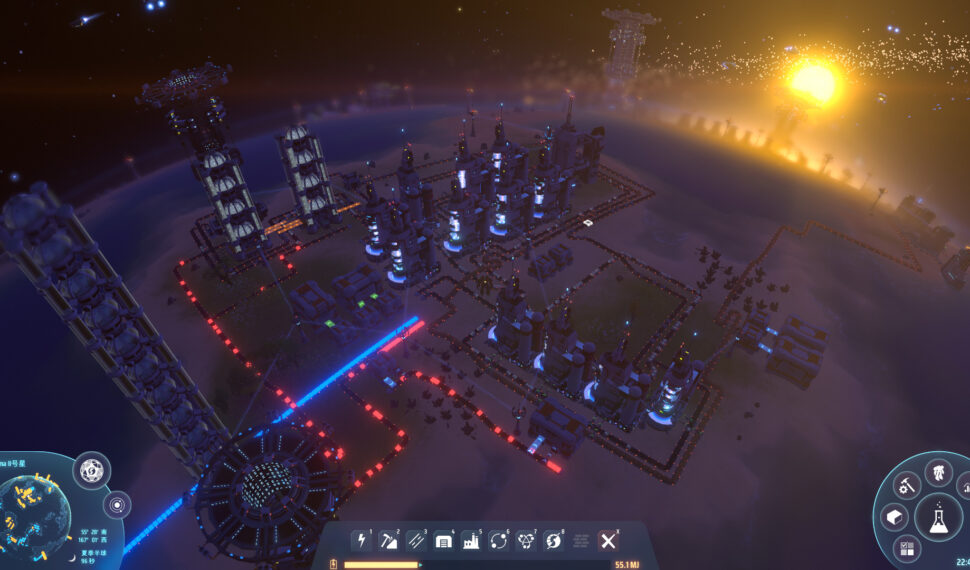Select the mining build category (pickaxe icon)
Screen dimensions: 970x570
pyautogui.click(x=388, y=541)
